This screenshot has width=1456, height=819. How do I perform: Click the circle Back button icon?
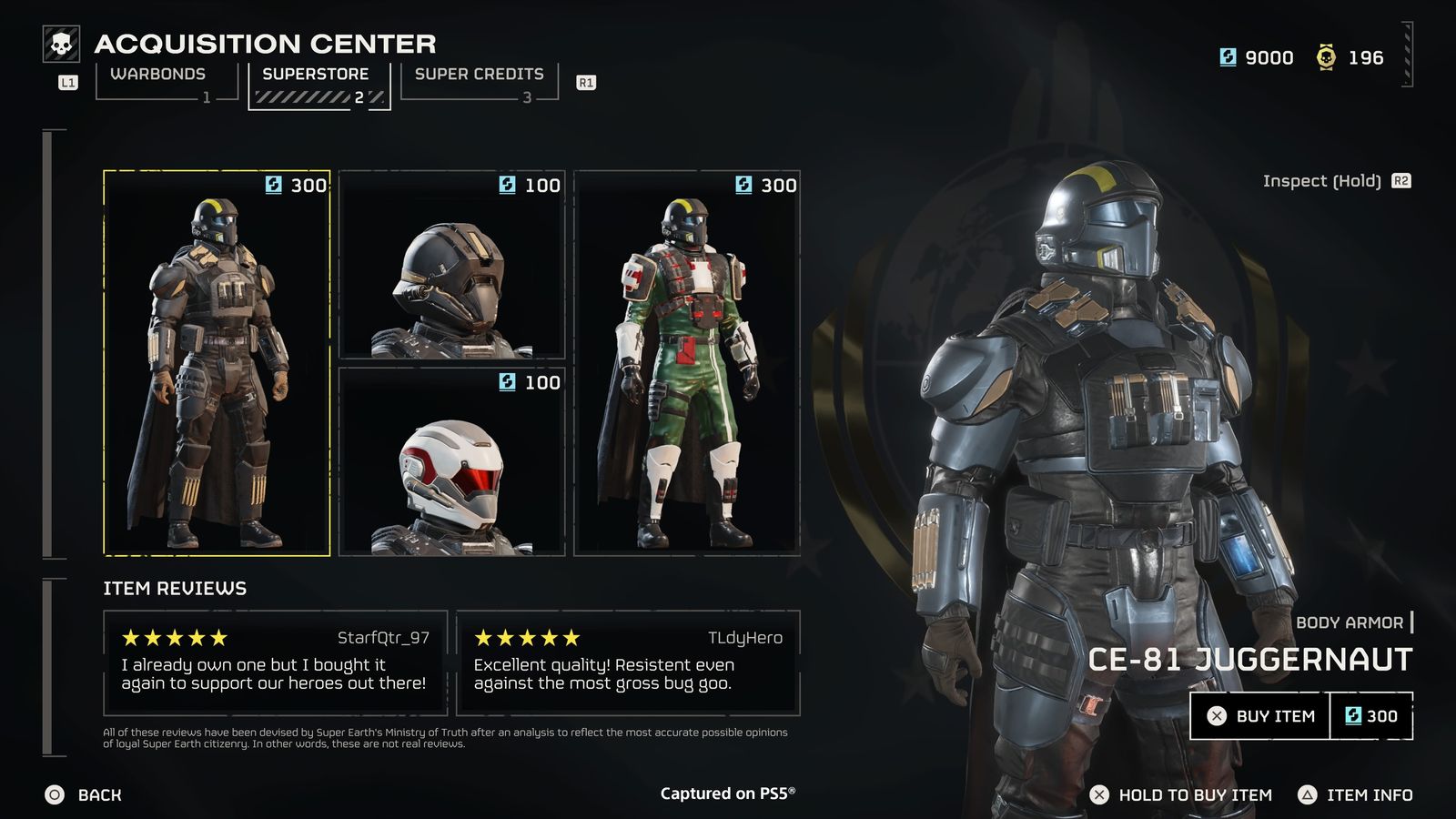[55, 794]
